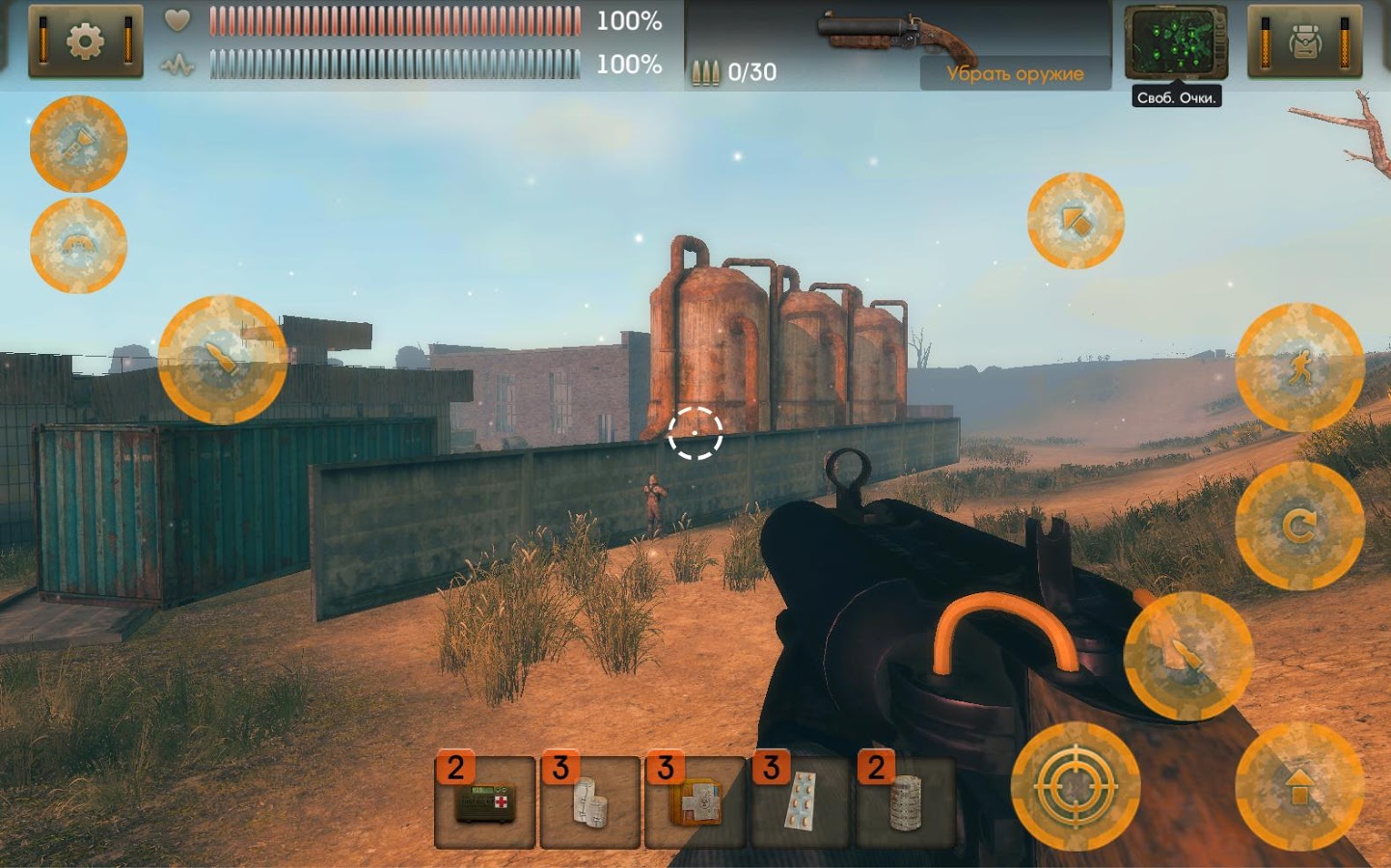Use the orange anti-radiation kit slot
Screen dimensions: 1391x868
[695, 802]
